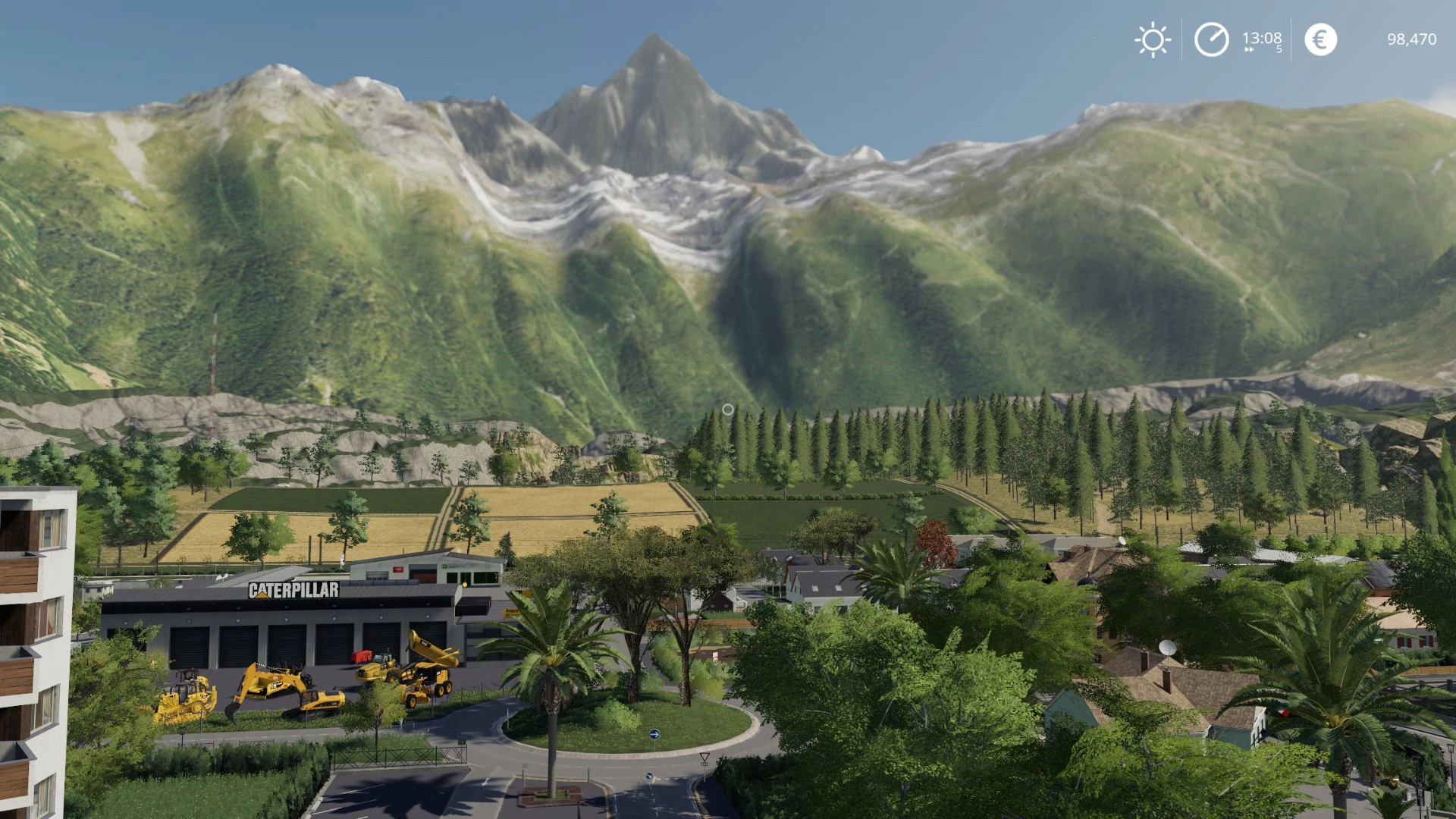Viewport: 1456px width, 819px height.
Task: Click the sun weather icon
Action: (1153, 39)
